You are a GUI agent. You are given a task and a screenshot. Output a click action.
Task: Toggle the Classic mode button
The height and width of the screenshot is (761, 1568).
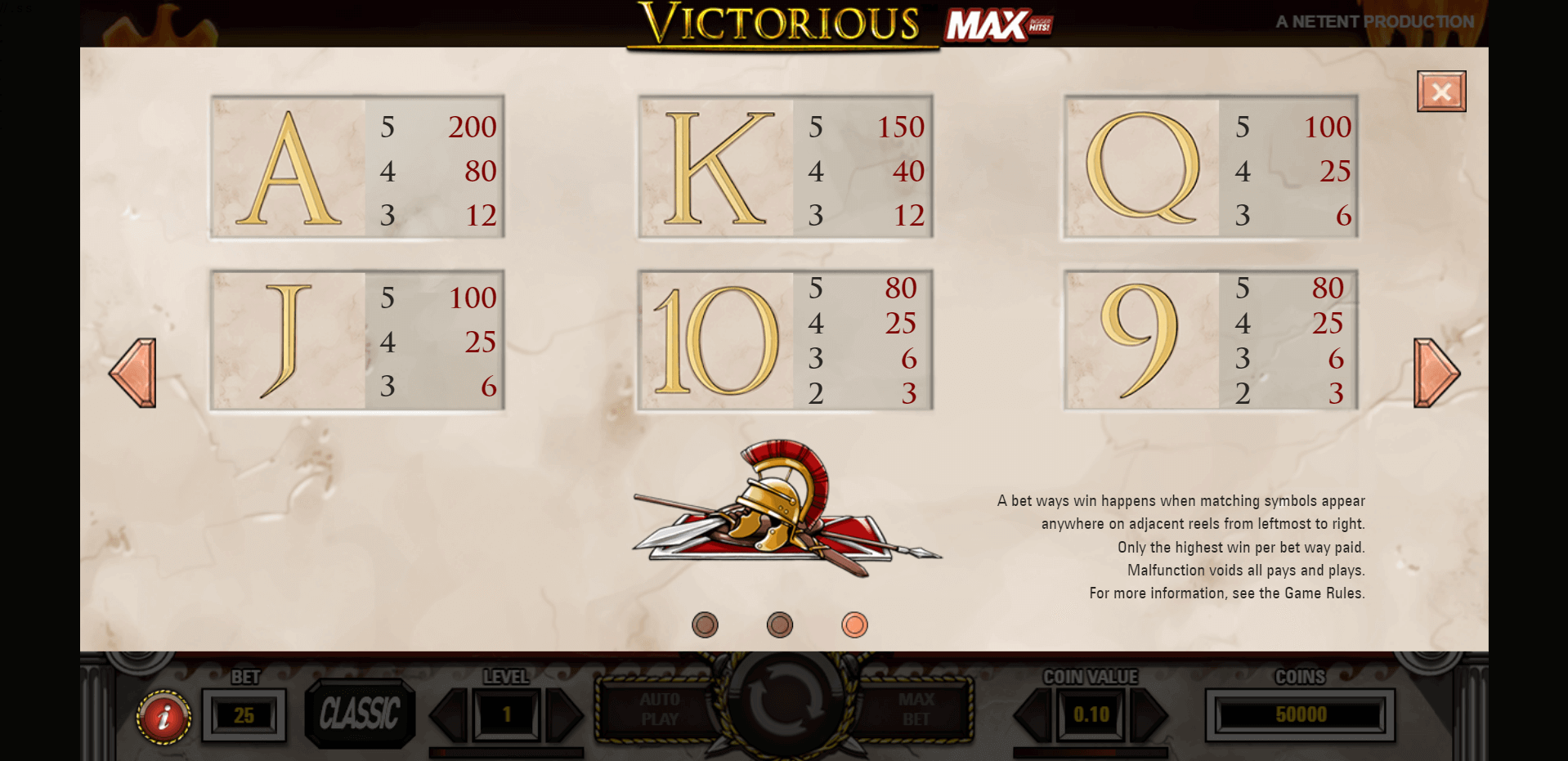(x=360, y=714)
